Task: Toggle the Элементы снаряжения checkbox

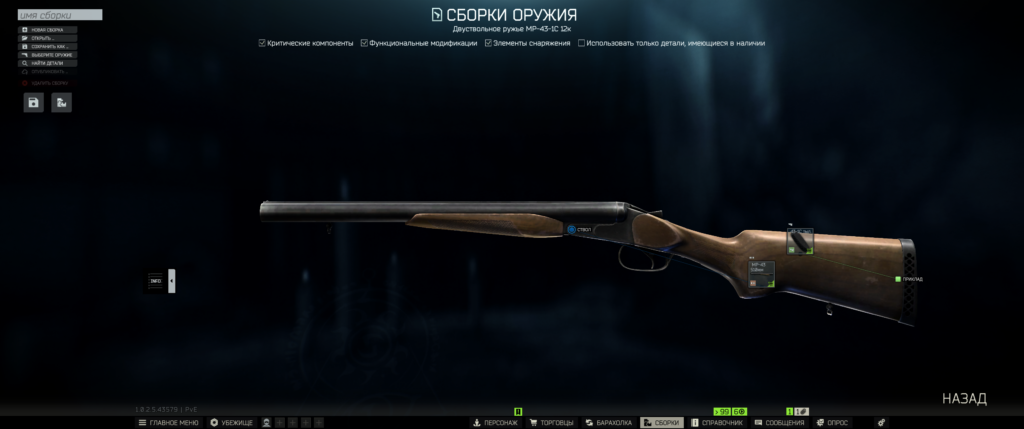Action: pos(488,43)
